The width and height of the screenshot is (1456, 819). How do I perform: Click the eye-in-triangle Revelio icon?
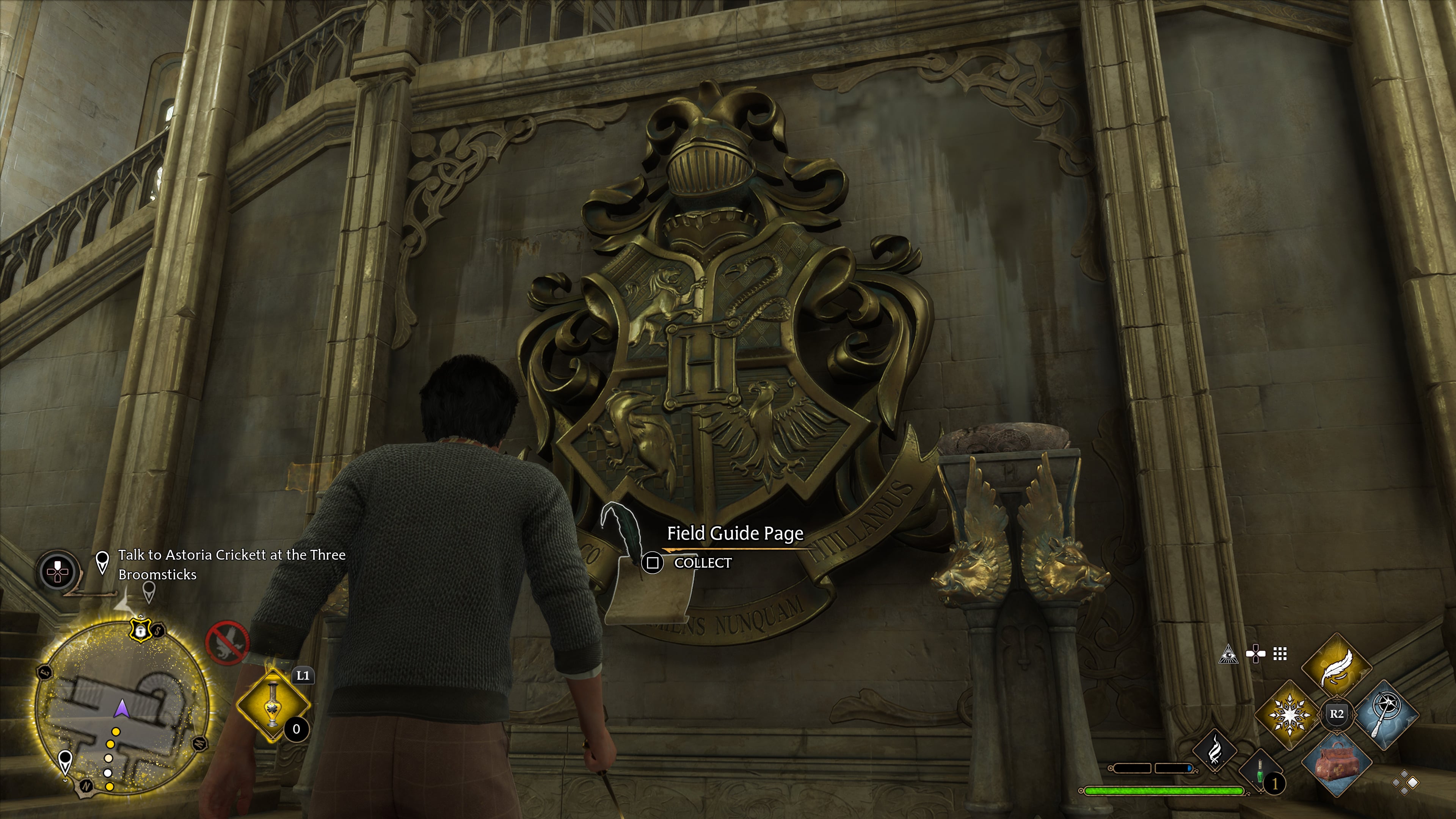click(1228, 655)
